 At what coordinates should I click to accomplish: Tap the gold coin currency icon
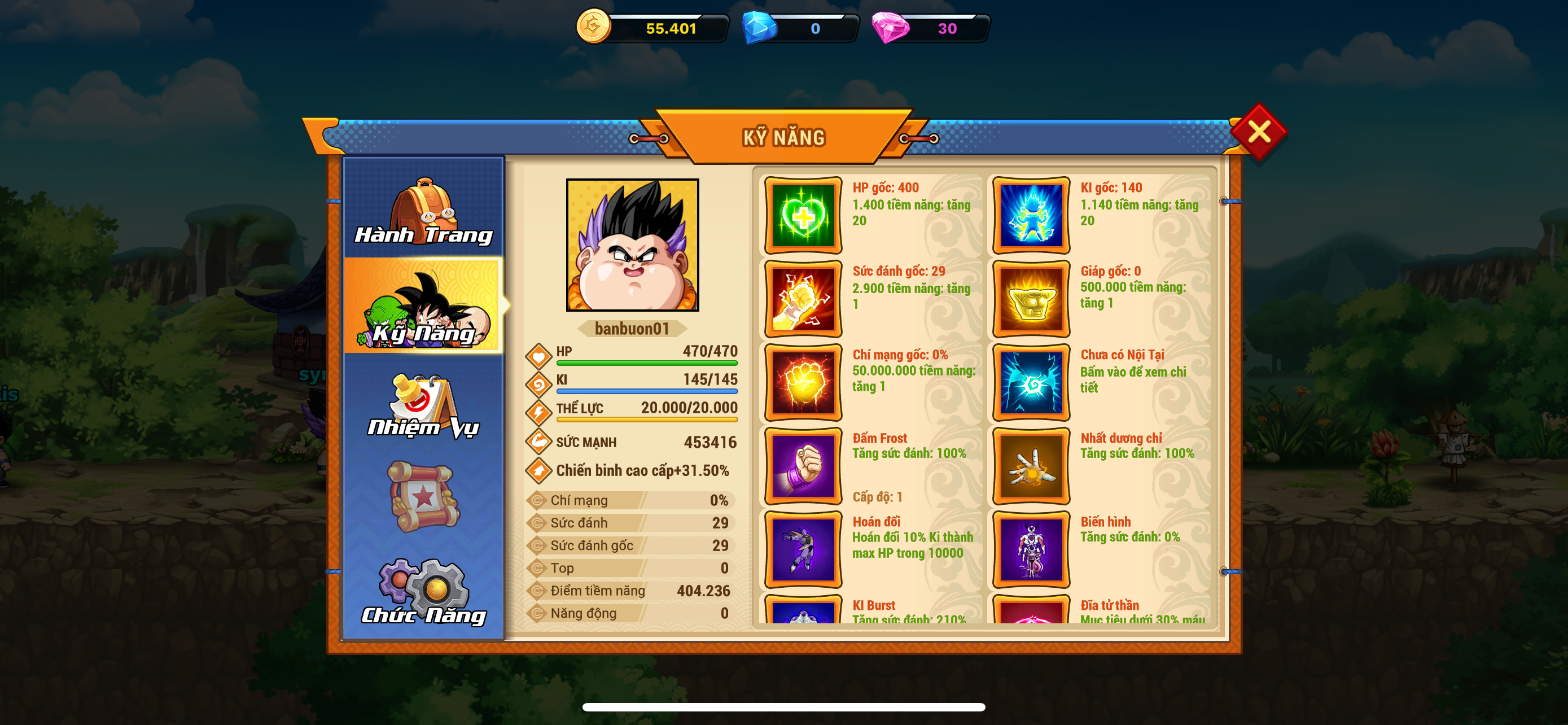[593, 27]
